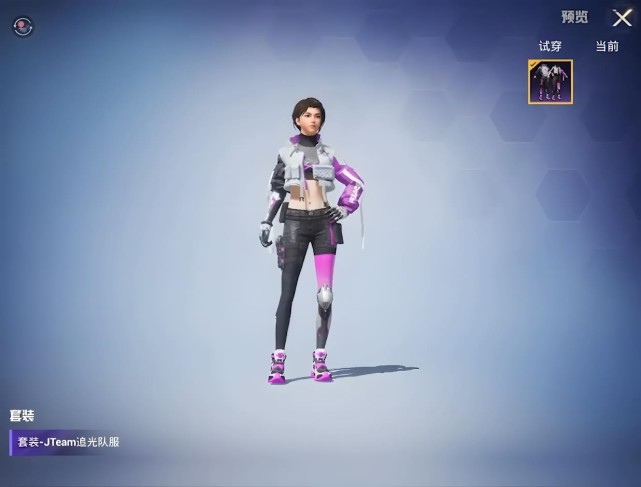
Task: Close the 预览 preview screen
Action: pyautogui.click(x=622, y=18)
